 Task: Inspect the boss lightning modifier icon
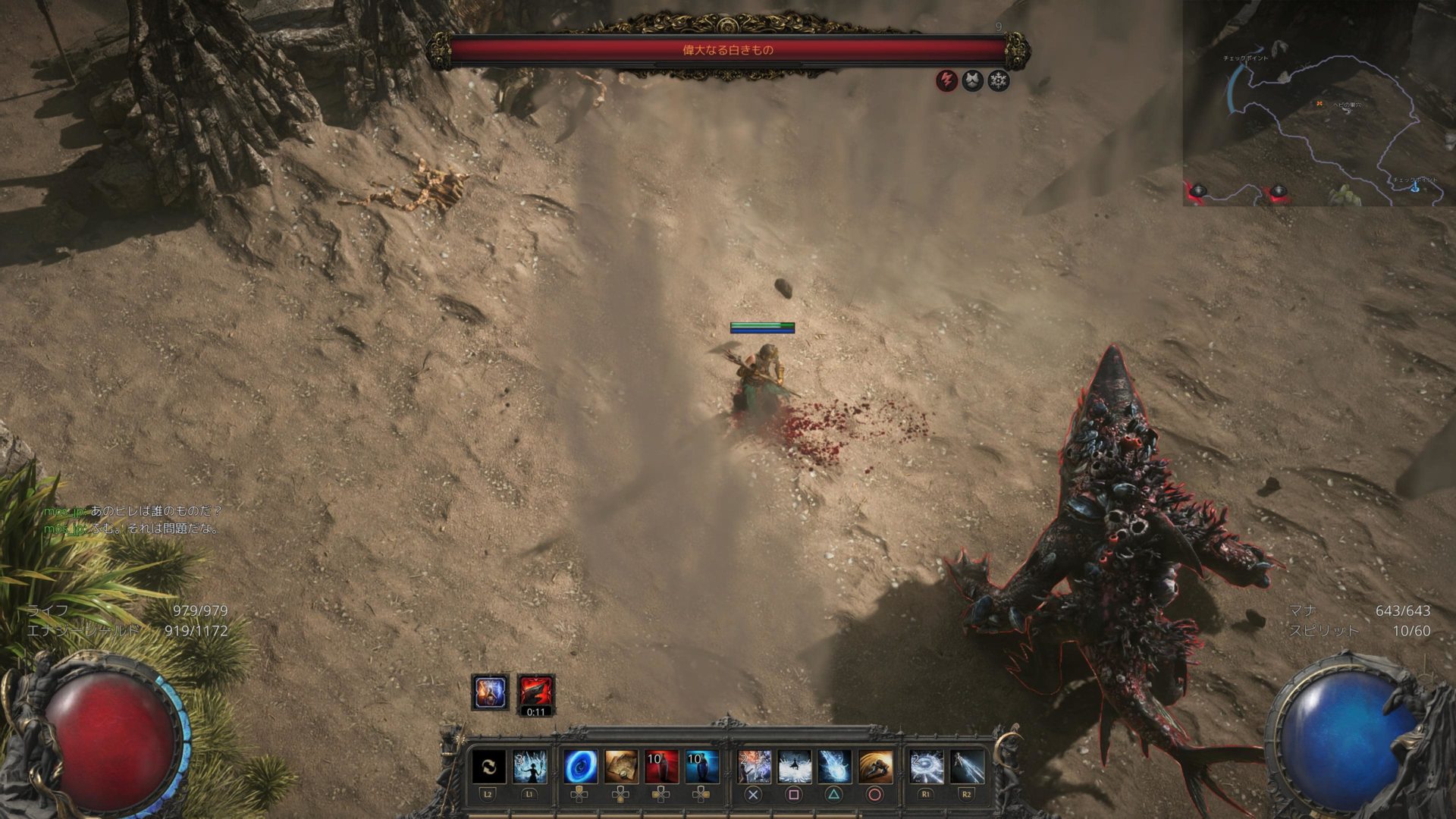pyautogui.click(x=946, y=80)
